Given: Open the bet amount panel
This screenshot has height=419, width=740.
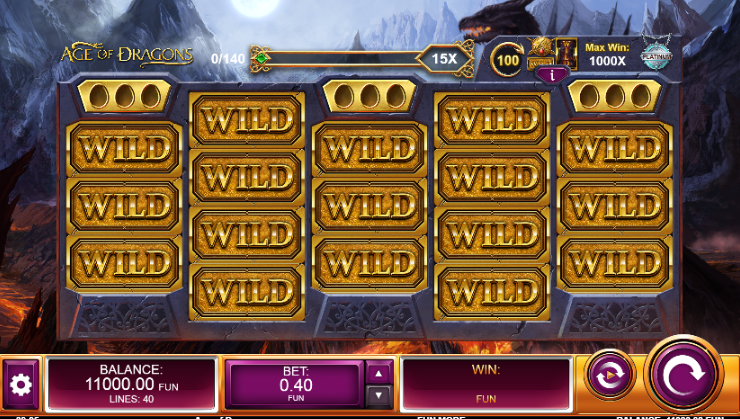Looking at the screenshot, I should click(296, 385).
